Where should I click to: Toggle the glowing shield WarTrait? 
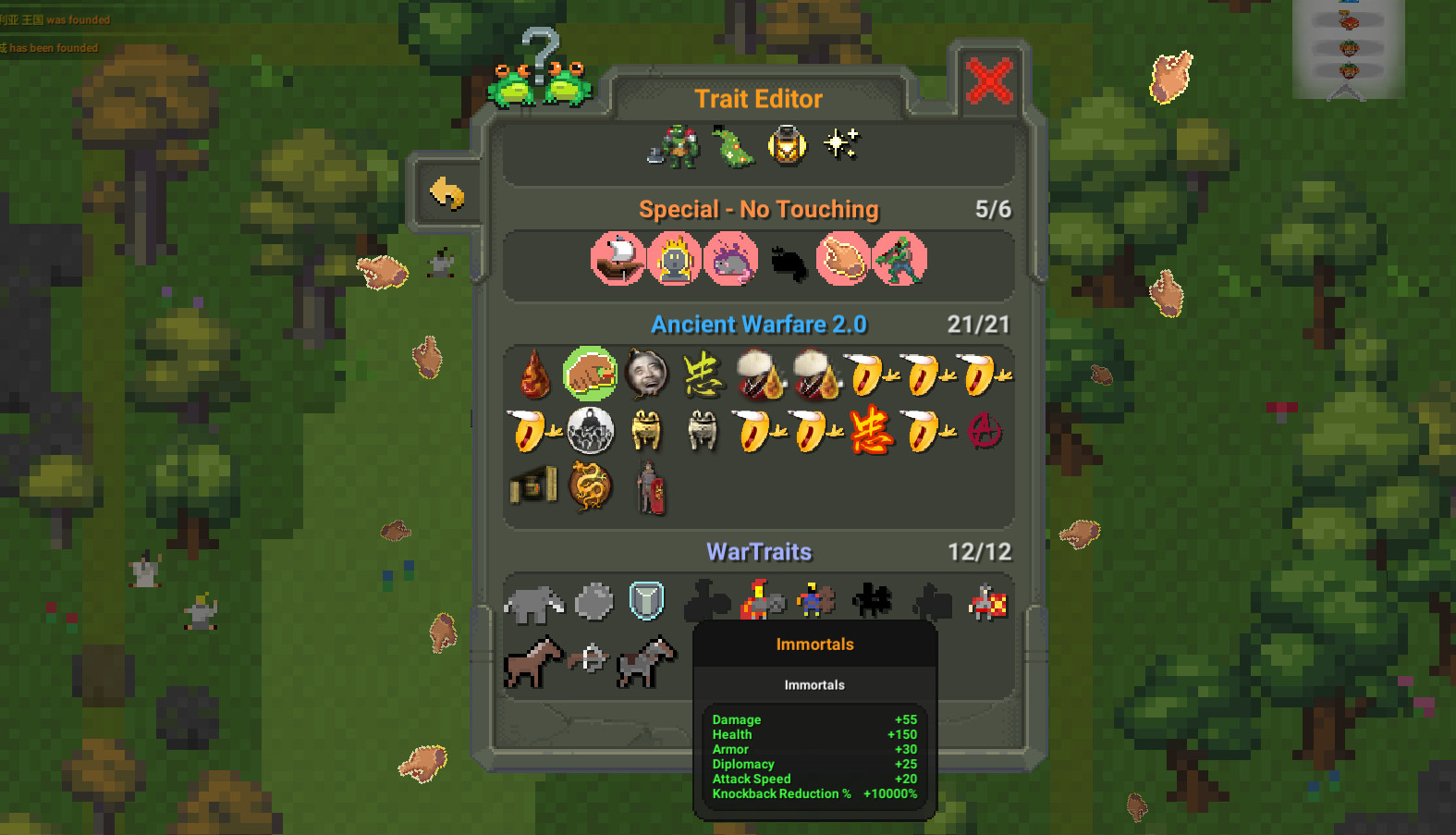coord(646,601)
